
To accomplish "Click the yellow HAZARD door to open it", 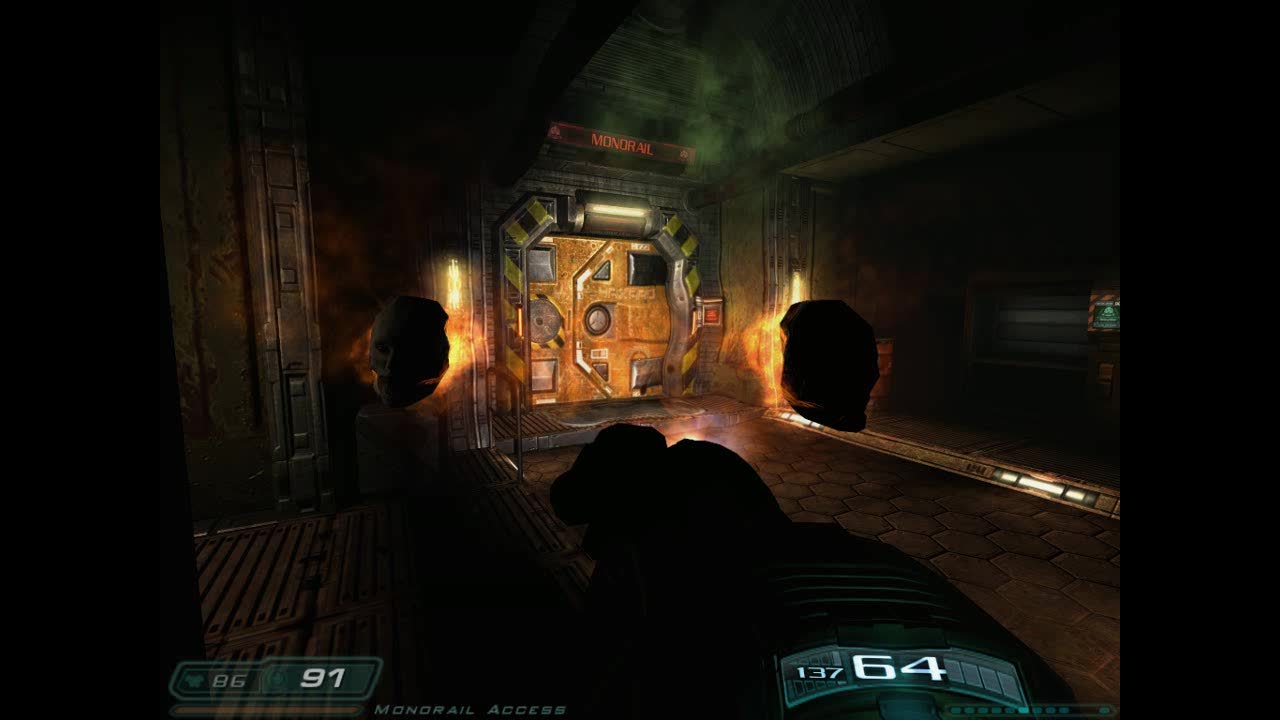I will tap(600, 320).
